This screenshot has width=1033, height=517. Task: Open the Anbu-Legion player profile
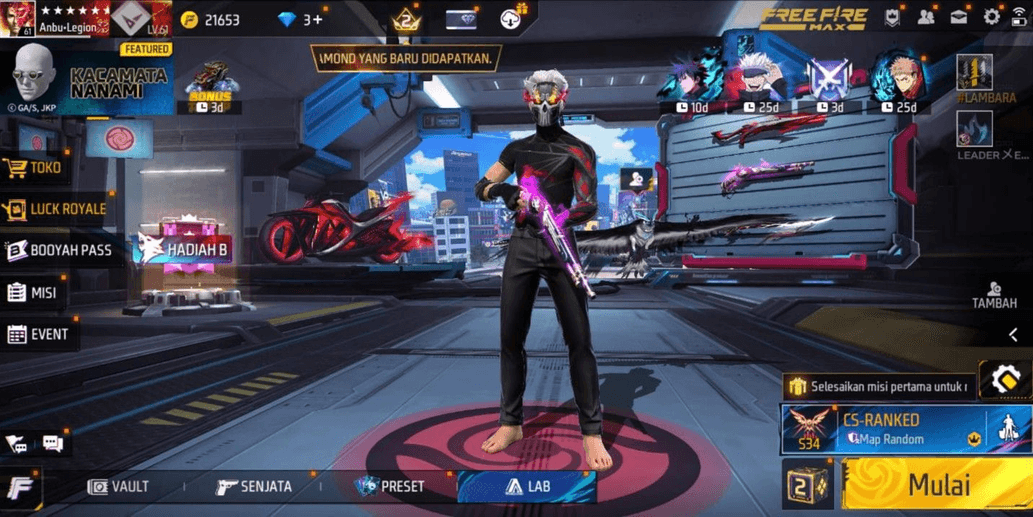[x=70, y=19]
